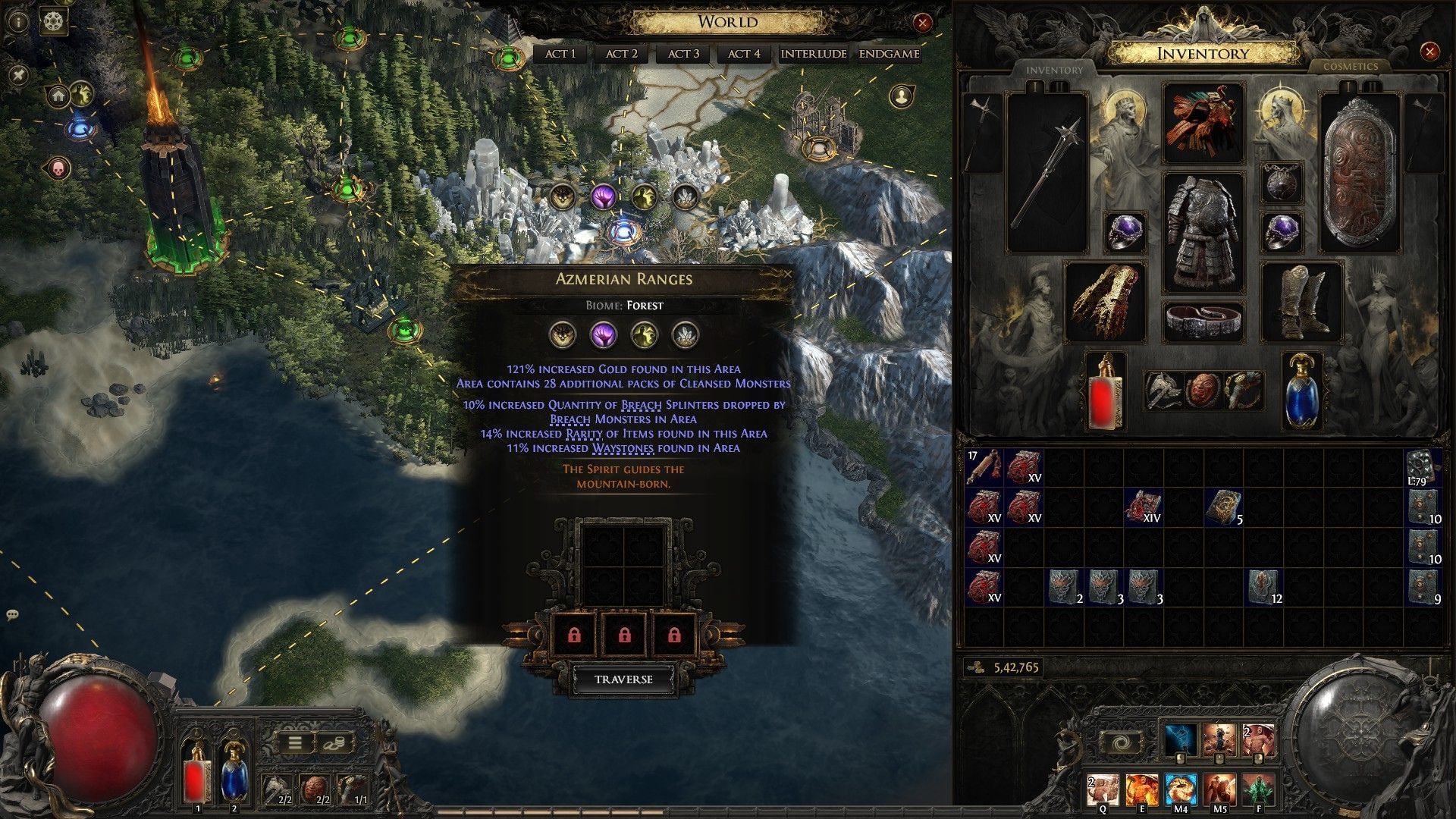This screenshot has height=819, width=1456.
Task: Show the Act 4 map
Action: [x=744, y=54]
